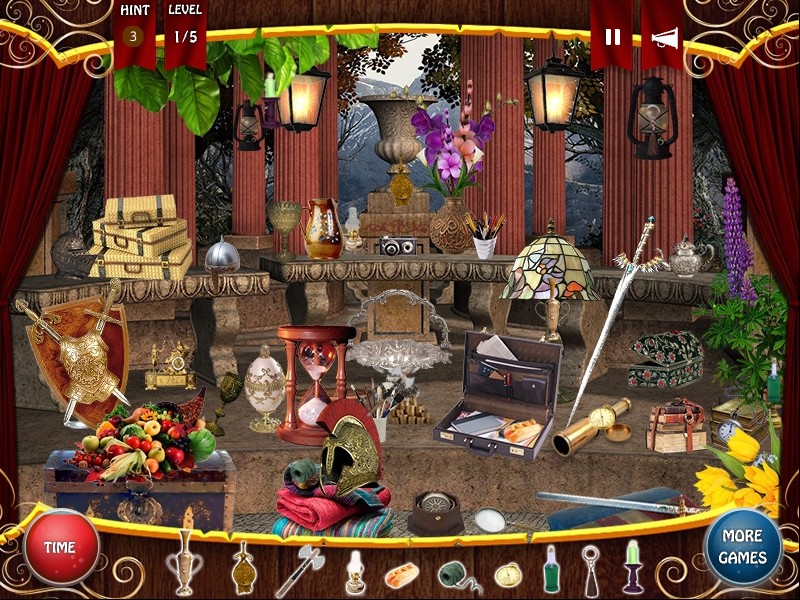The height and width of the screenshot is (600, 800).
Task: Choose the pocket watch in the item tray
Action: click(x=508, y=575)
